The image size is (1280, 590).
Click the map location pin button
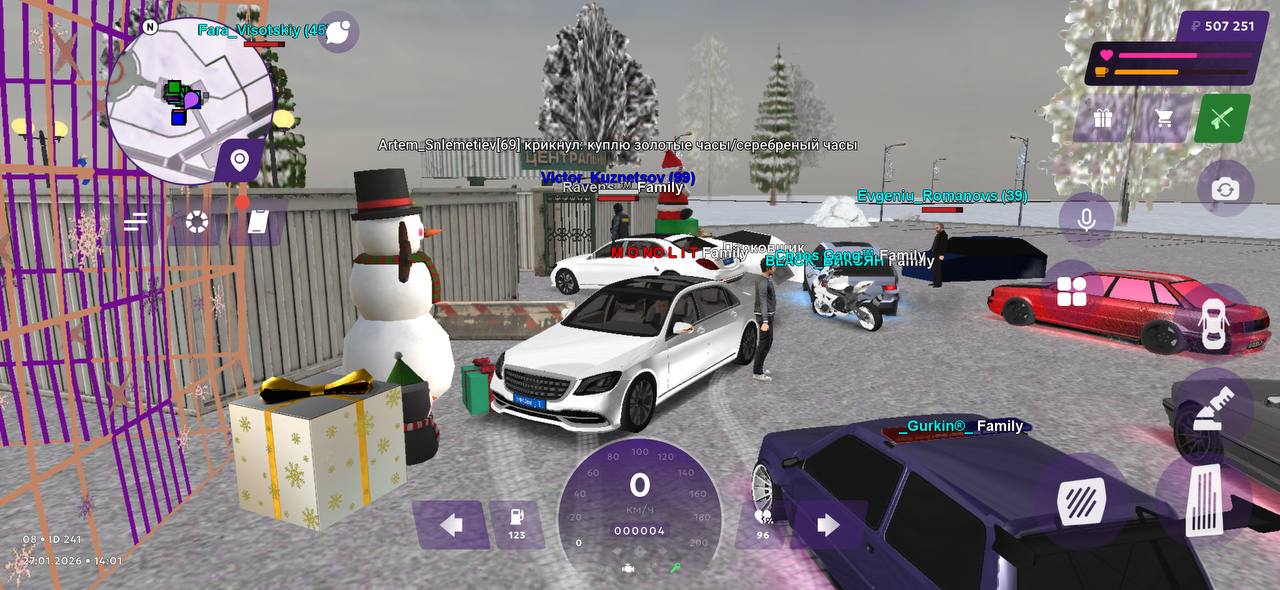click(x=240, y=160)
